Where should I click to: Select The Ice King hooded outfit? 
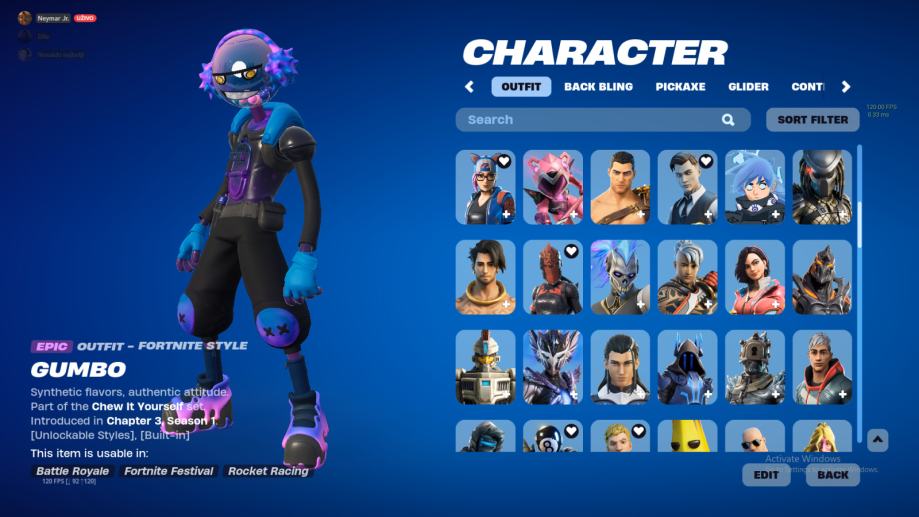687,367
